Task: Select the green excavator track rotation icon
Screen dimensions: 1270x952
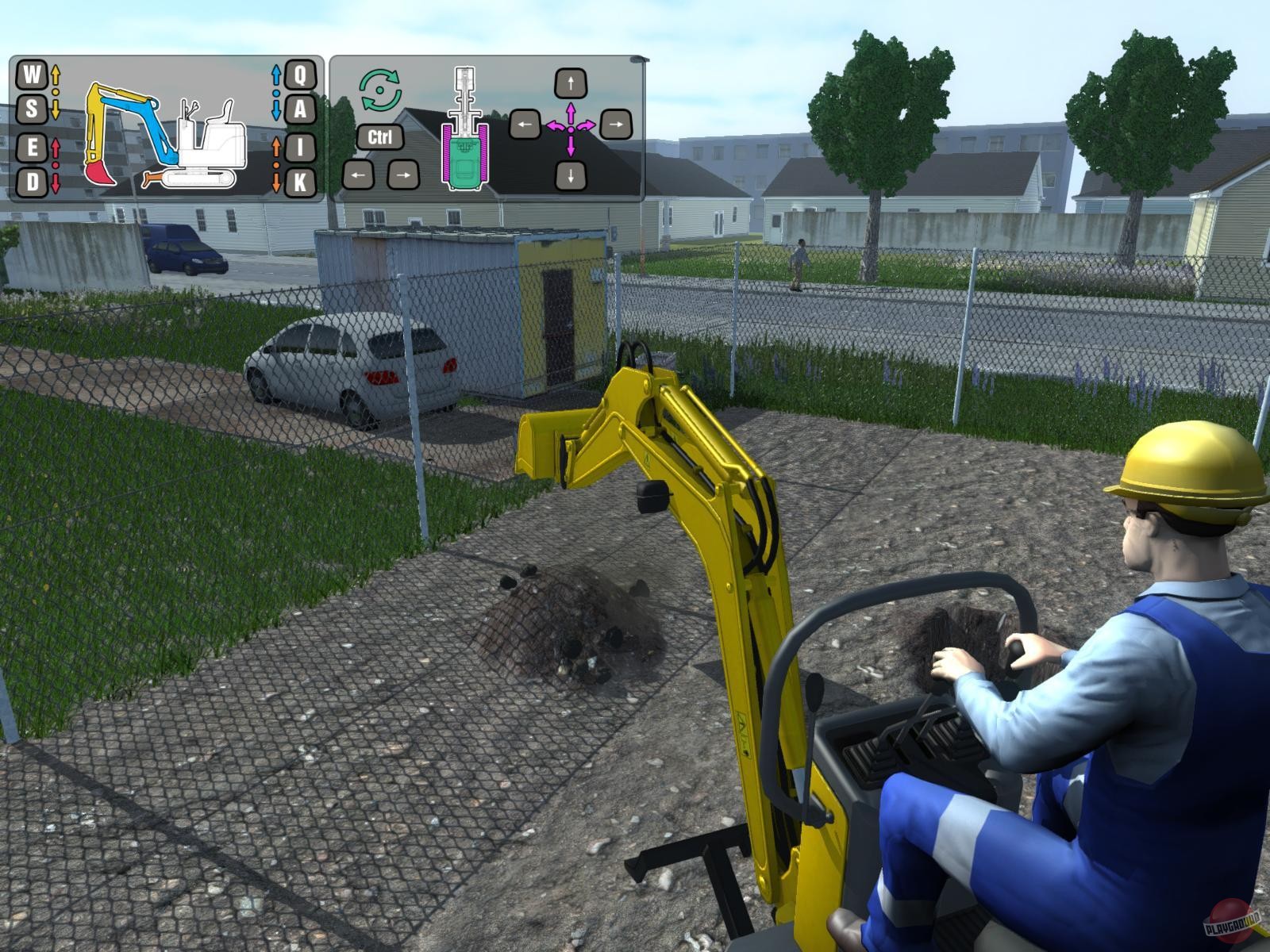Action: (464, 163)
